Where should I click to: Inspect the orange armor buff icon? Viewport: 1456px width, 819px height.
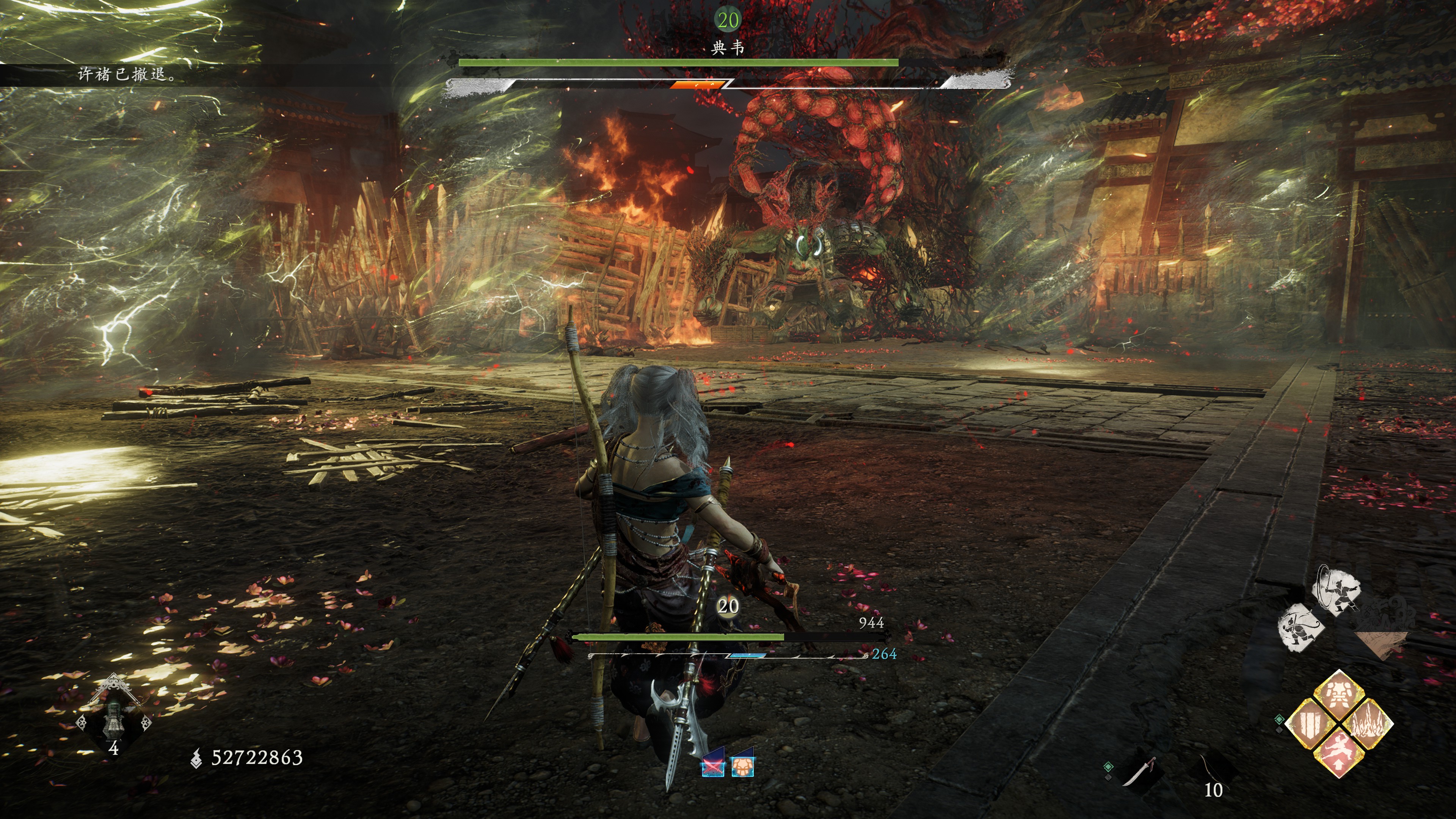click(742, 766)
